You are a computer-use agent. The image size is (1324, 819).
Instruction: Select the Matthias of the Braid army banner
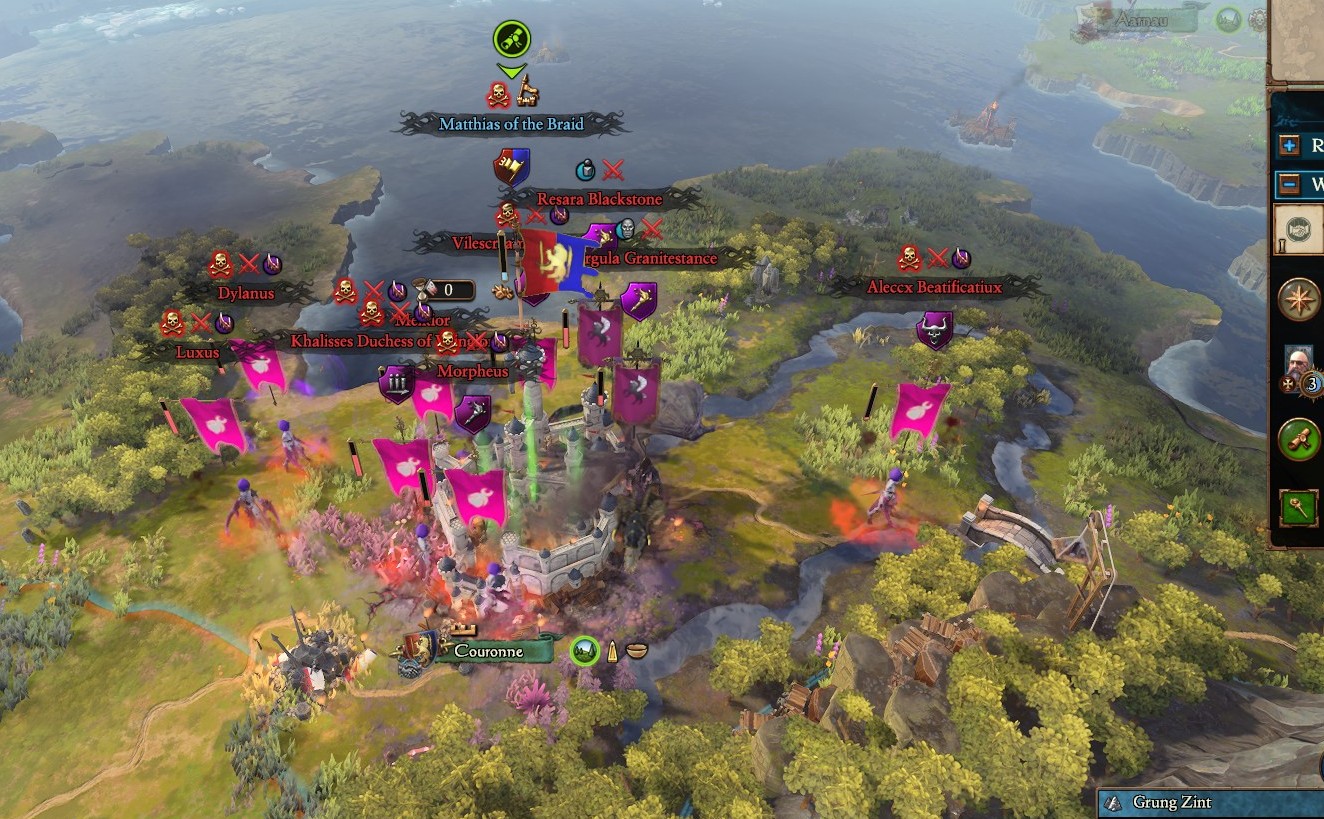(511, 124)
